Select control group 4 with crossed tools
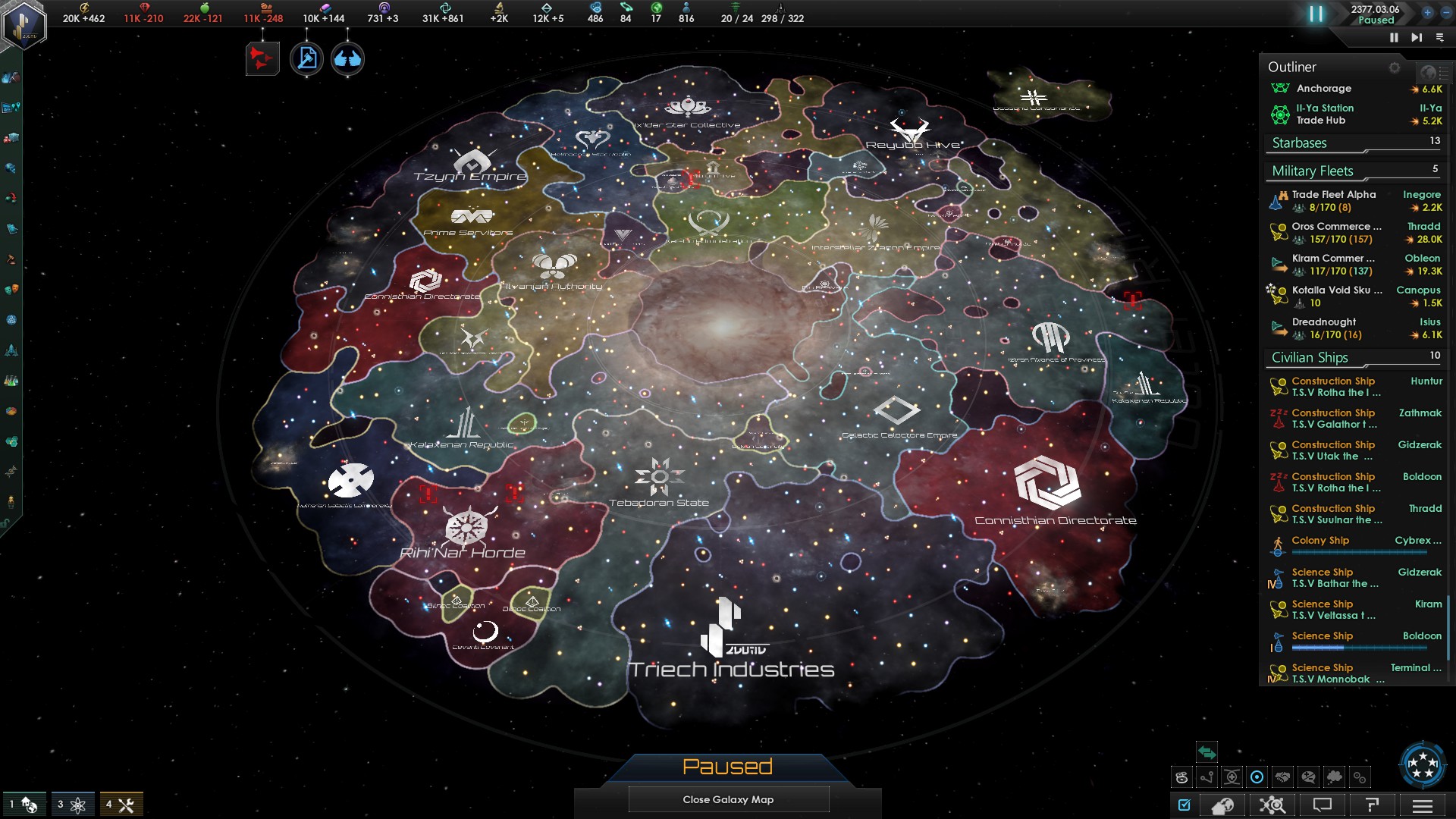This screenshot has height=819, width=1456. tap(121, 805)
